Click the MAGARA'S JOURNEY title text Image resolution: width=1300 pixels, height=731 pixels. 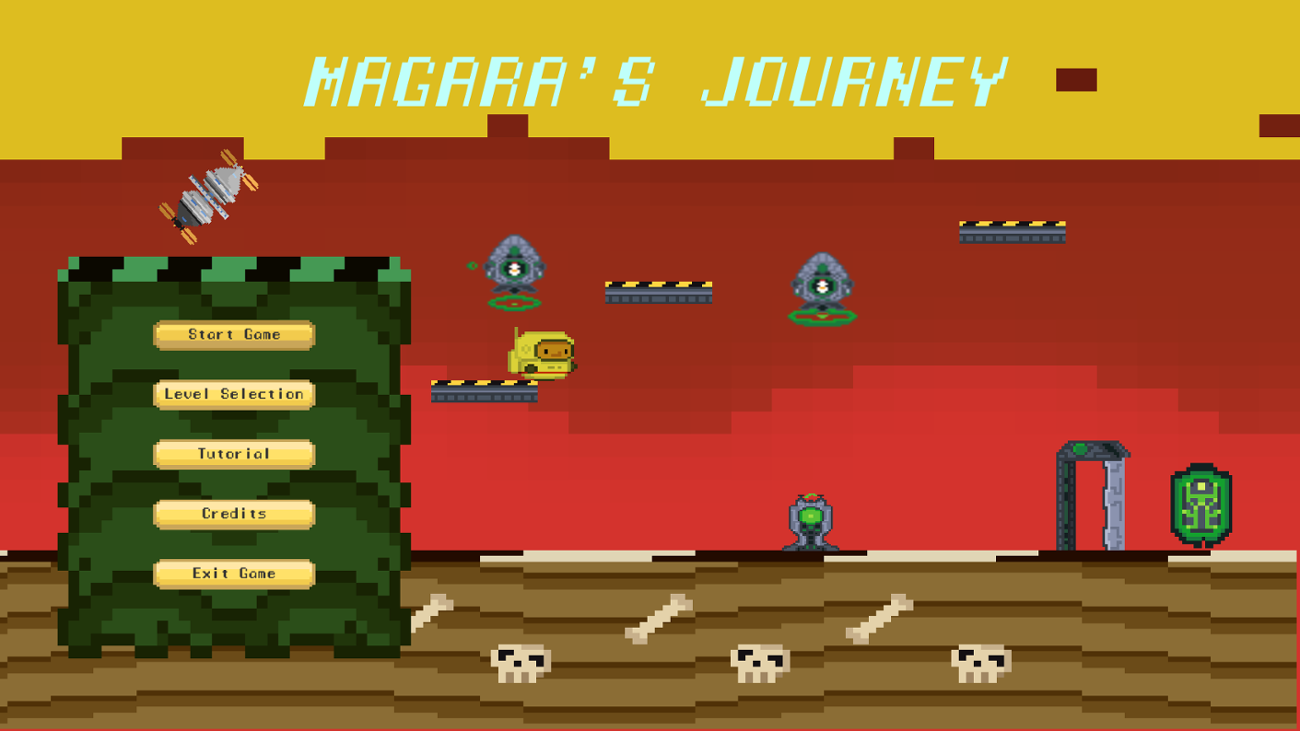[x=658, y=80]
